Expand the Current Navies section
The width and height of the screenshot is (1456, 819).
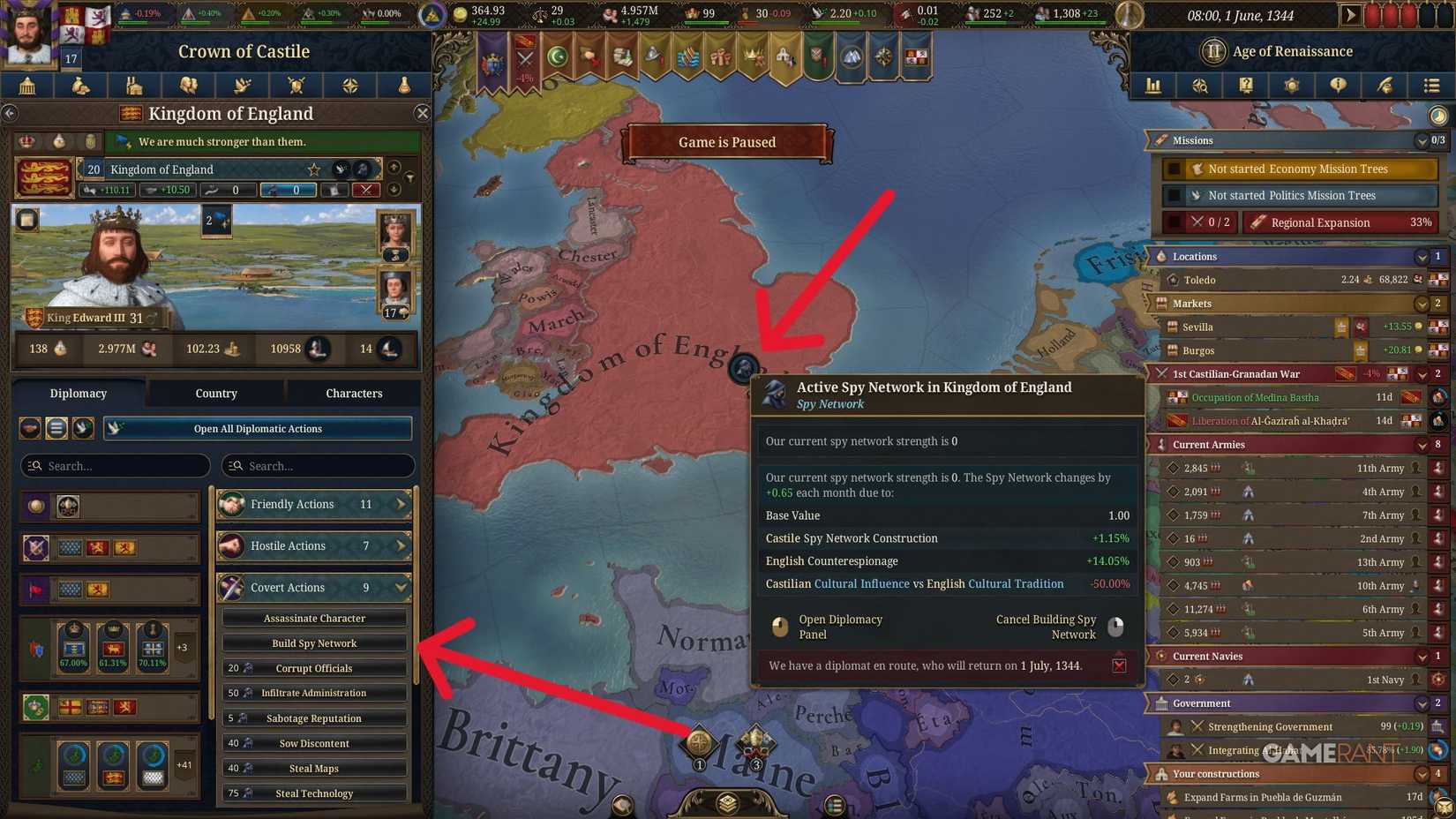(x=1422, y=656)
